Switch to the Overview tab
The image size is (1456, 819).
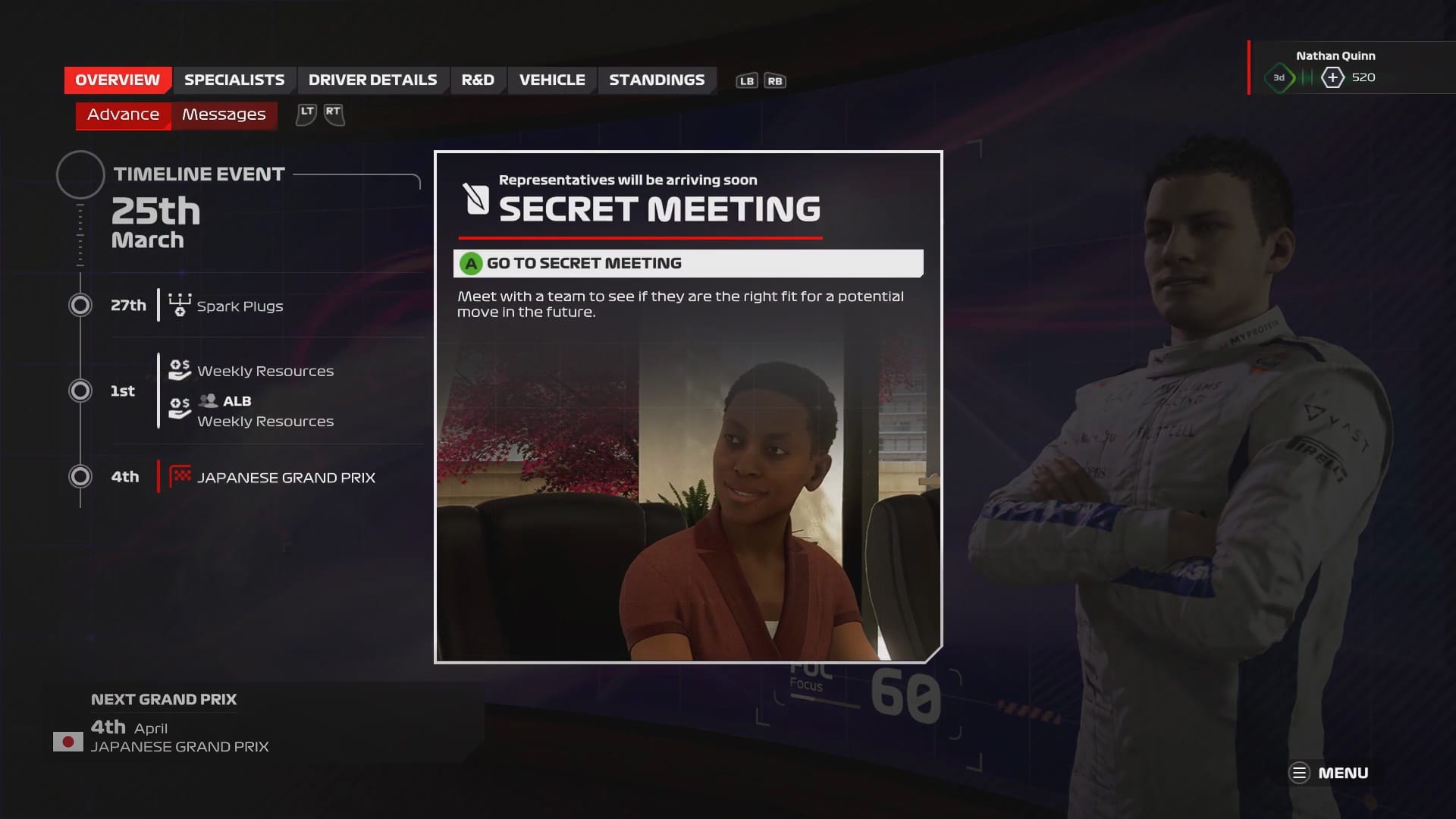118,80
